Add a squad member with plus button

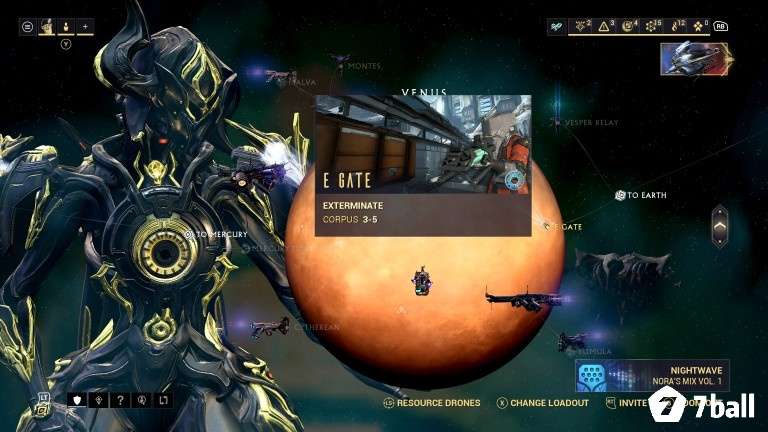84,27
